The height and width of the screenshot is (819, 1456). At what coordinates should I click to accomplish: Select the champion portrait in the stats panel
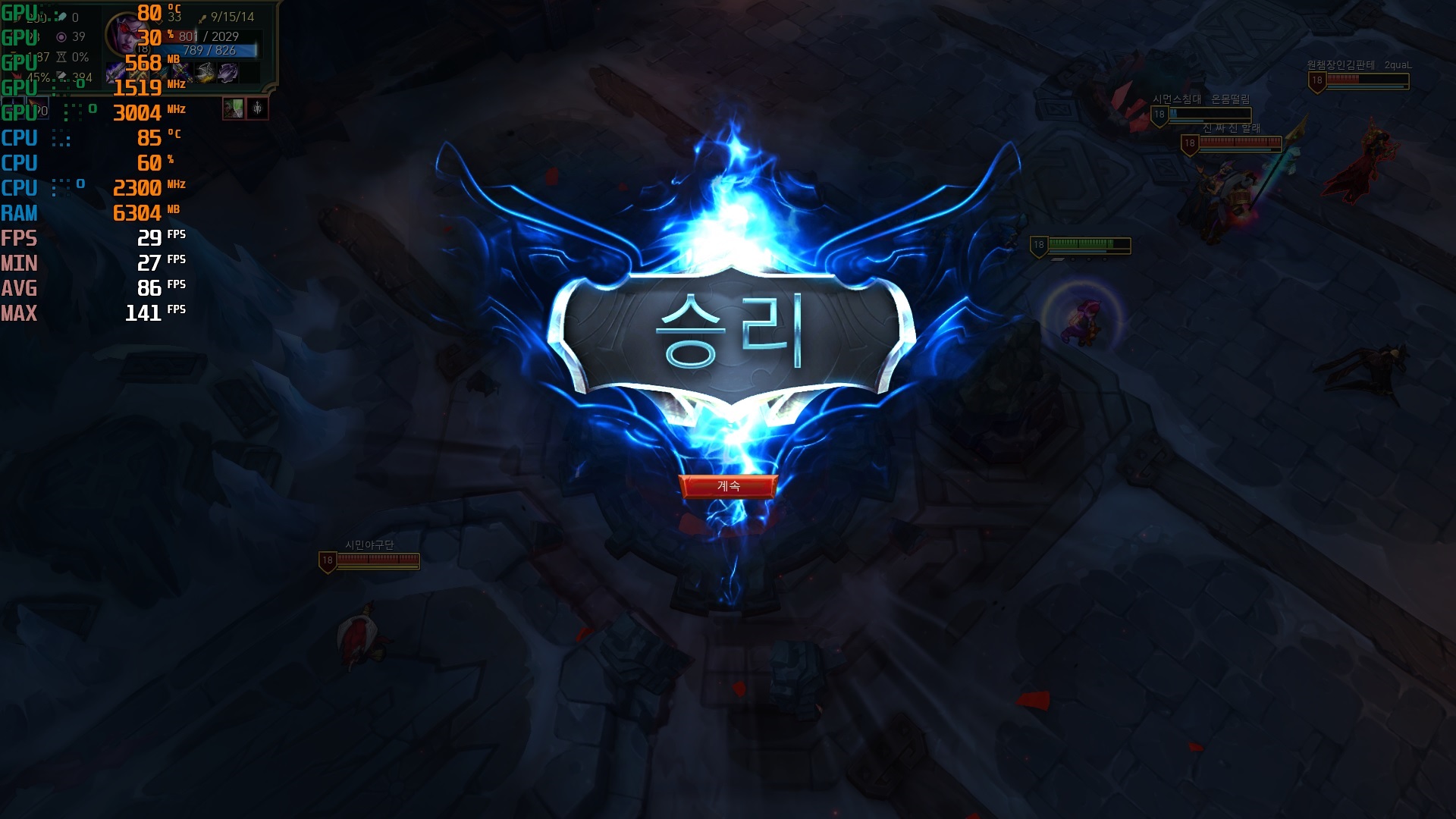127,32
